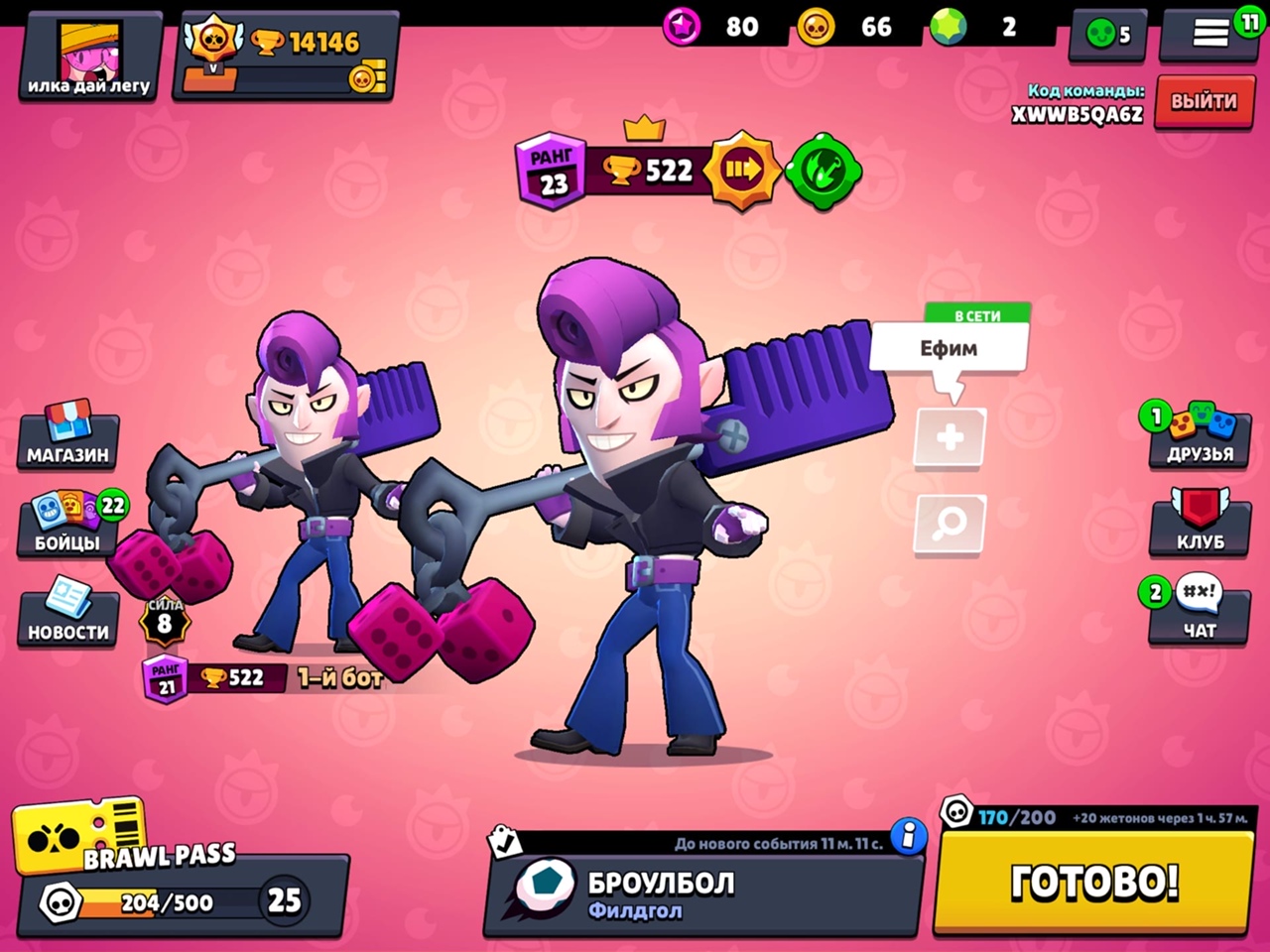Open the hamburger main menu
Viewport: 1270px width, 952px height.
[1209, 34]
